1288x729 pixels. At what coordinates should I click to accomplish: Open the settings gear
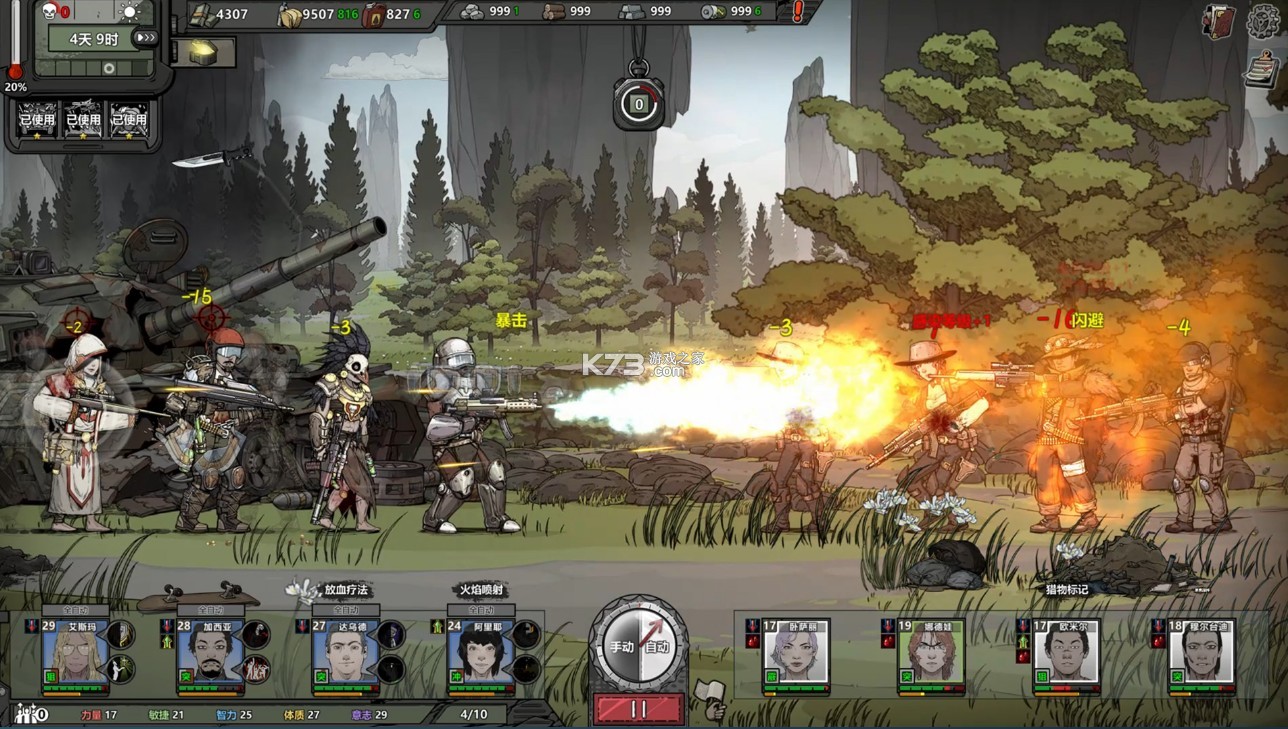click(1265, 21)
